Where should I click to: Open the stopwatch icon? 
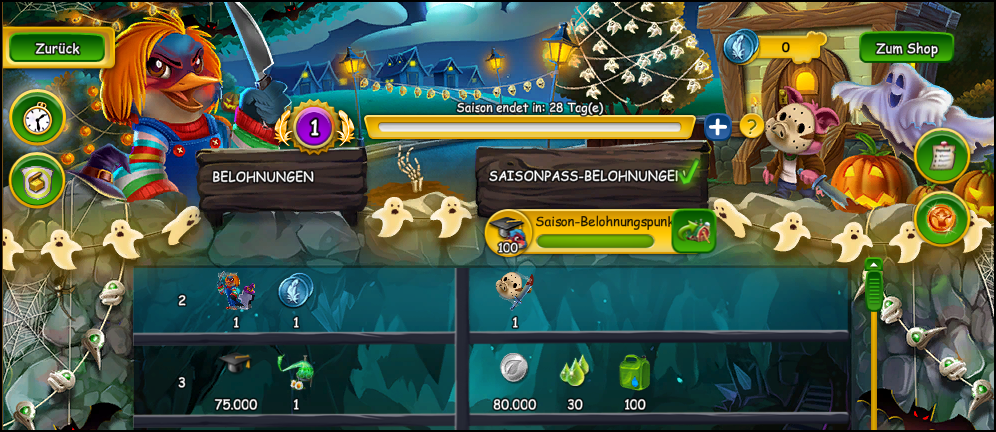click(x=37, y=119)
